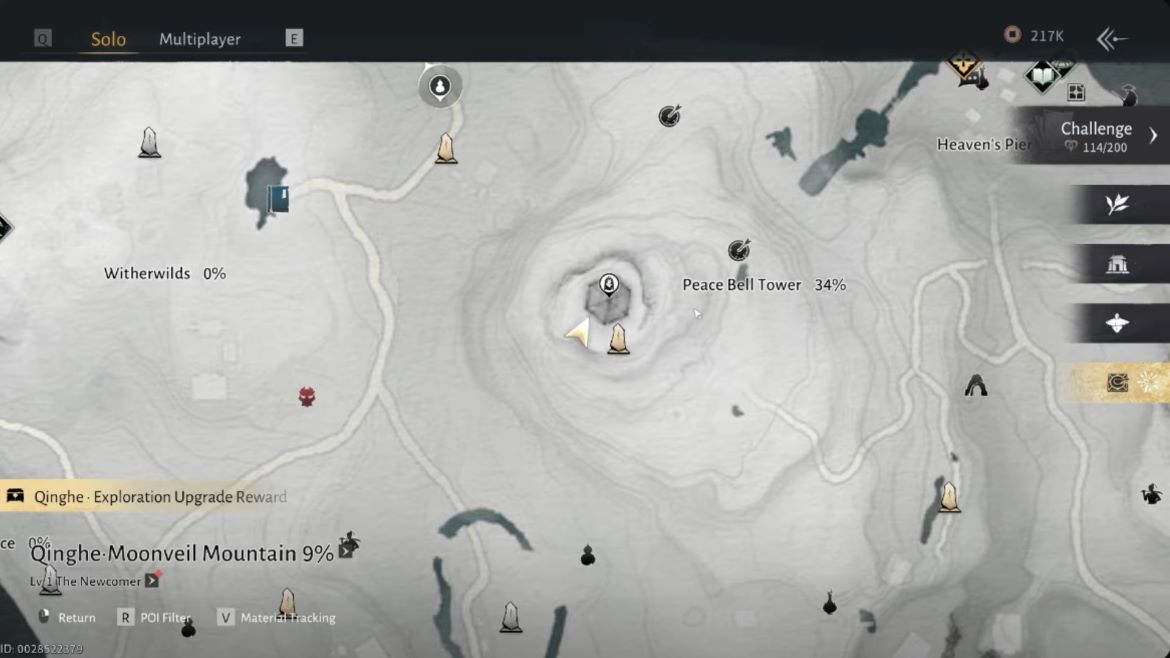Switch to the Solo map tab

click(108, 39)
